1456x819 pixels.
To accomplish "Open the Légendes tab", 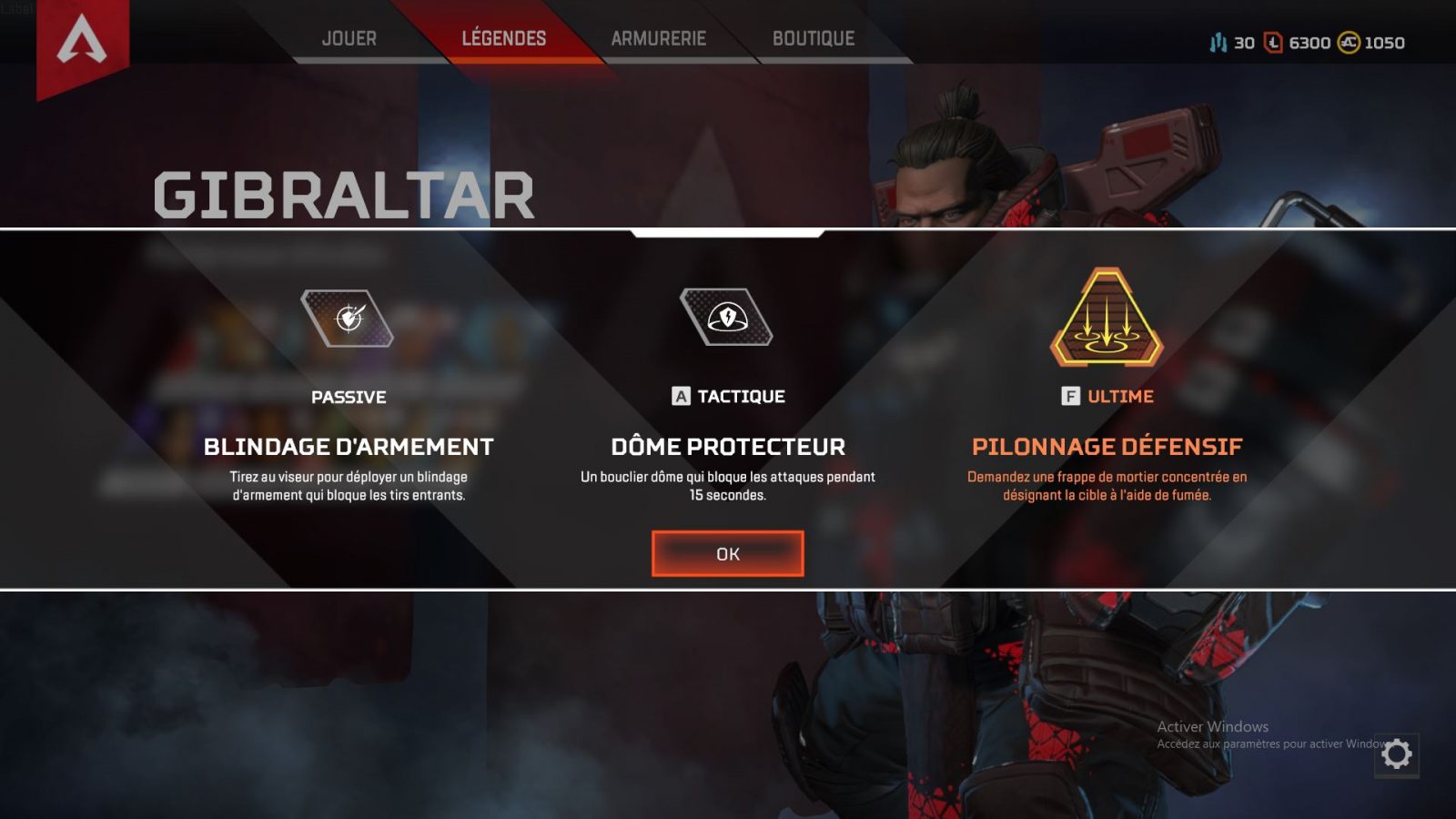I will tap(504, 38).
